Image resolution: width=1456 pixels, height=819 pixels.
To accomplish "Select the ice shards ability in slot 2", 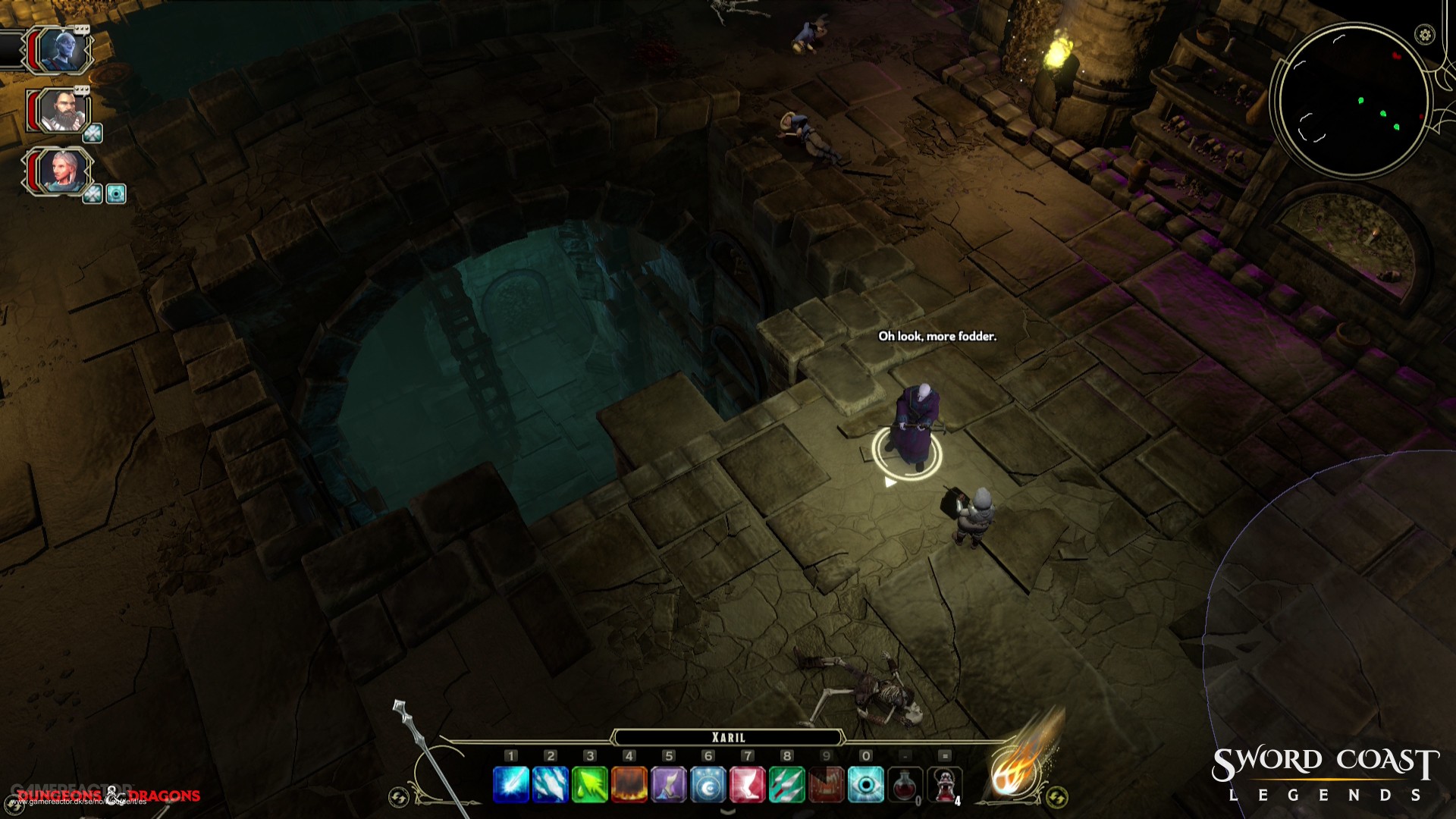I will pyautogui.click(x=550, y=784).
